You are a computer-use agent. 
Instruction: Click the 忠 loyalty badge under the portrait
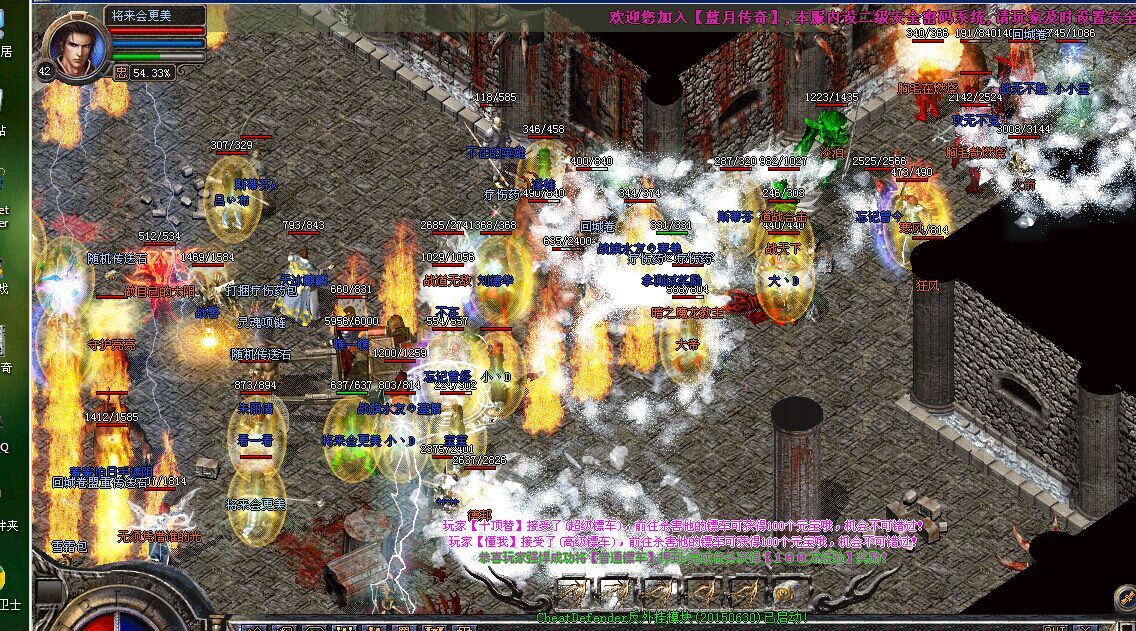pyautogui.click(x=121, y=73)
